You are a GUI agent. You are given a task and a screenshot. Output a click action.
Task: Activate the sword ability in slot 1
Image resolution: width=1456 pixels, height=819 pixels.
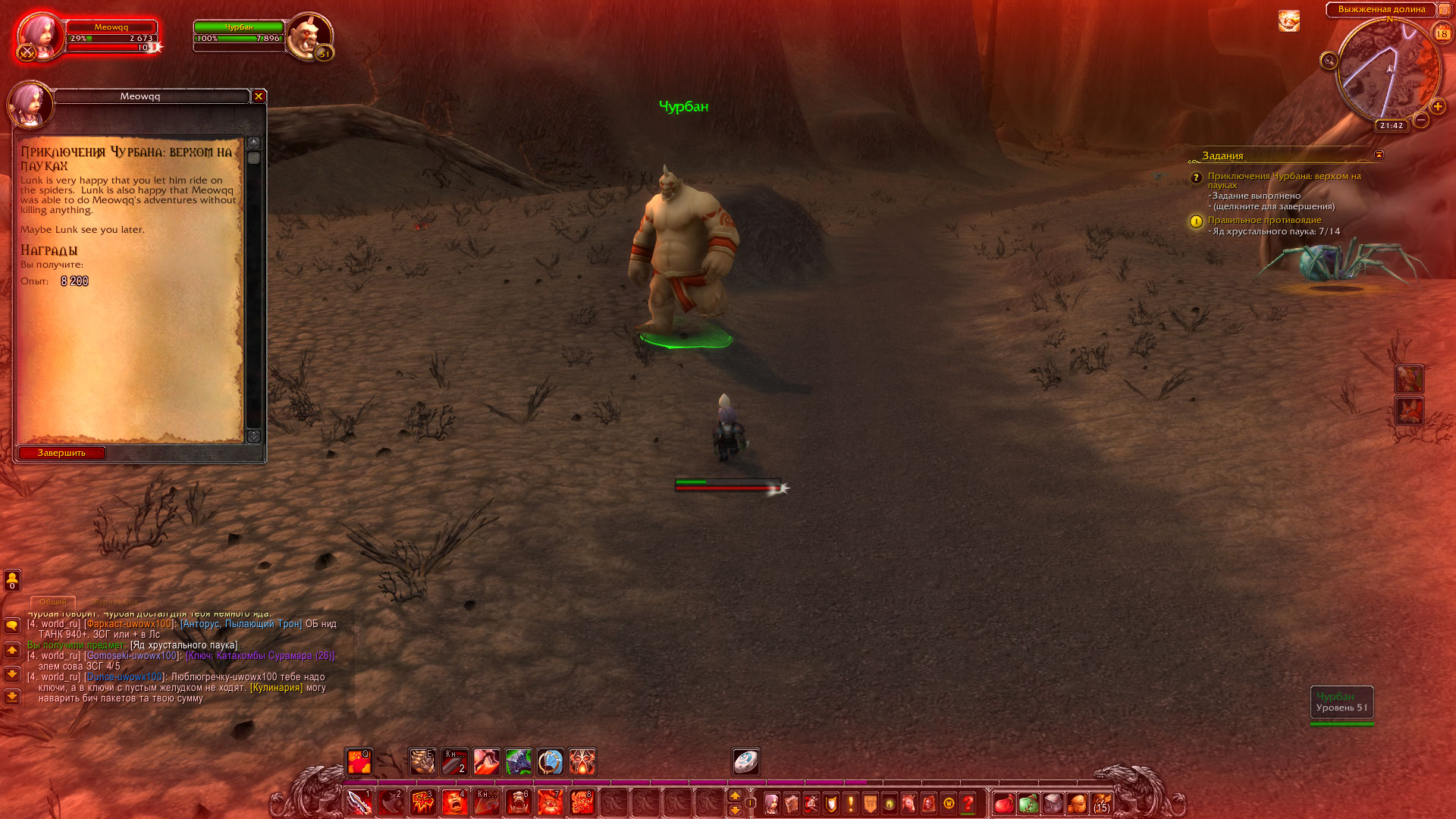pos(359,802)
